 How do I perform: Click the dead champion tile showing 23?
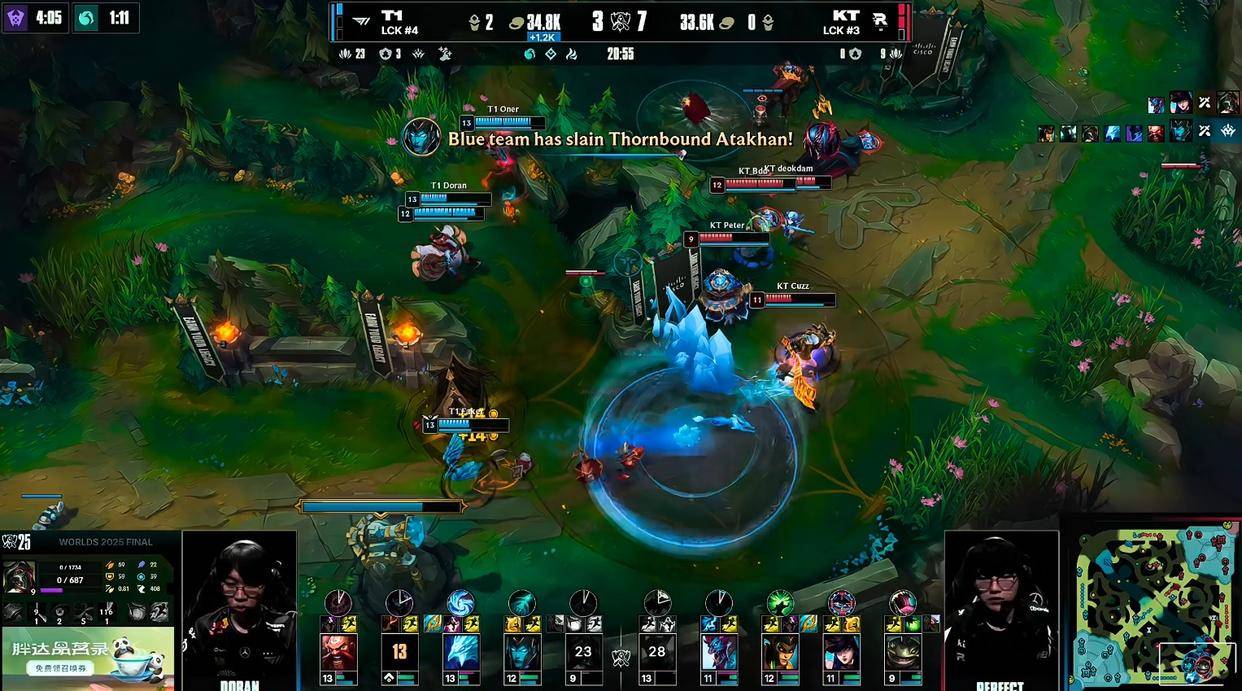click(x=583, y=652)
